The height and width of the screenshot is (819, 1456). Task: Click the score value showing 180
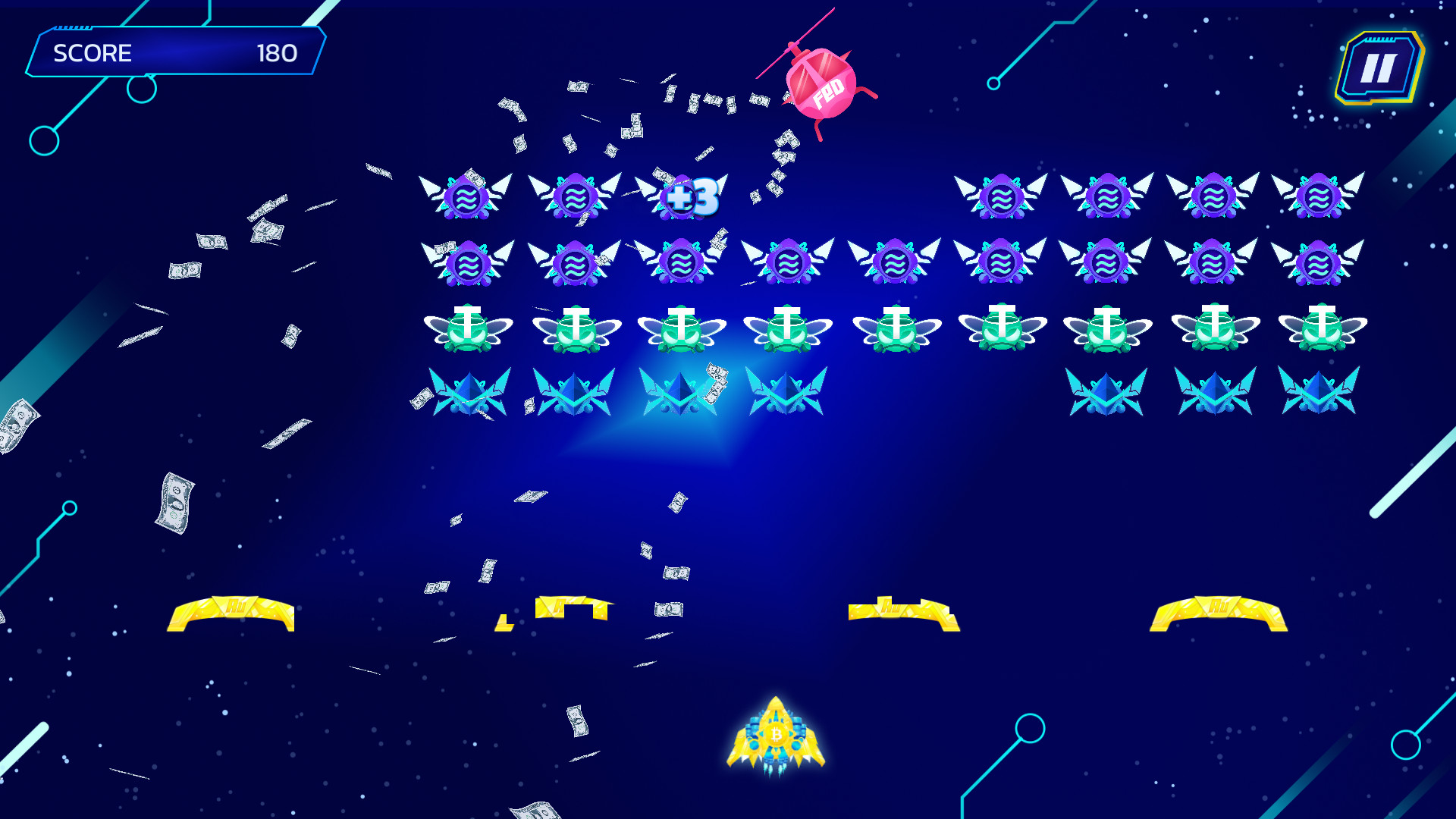coord(278,53)
